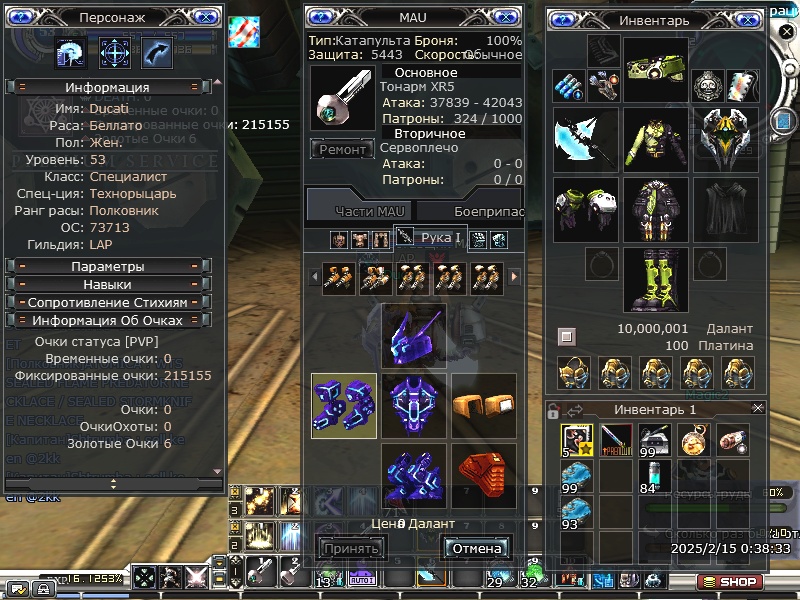Close the Персонаж character window

coord(204,17)
